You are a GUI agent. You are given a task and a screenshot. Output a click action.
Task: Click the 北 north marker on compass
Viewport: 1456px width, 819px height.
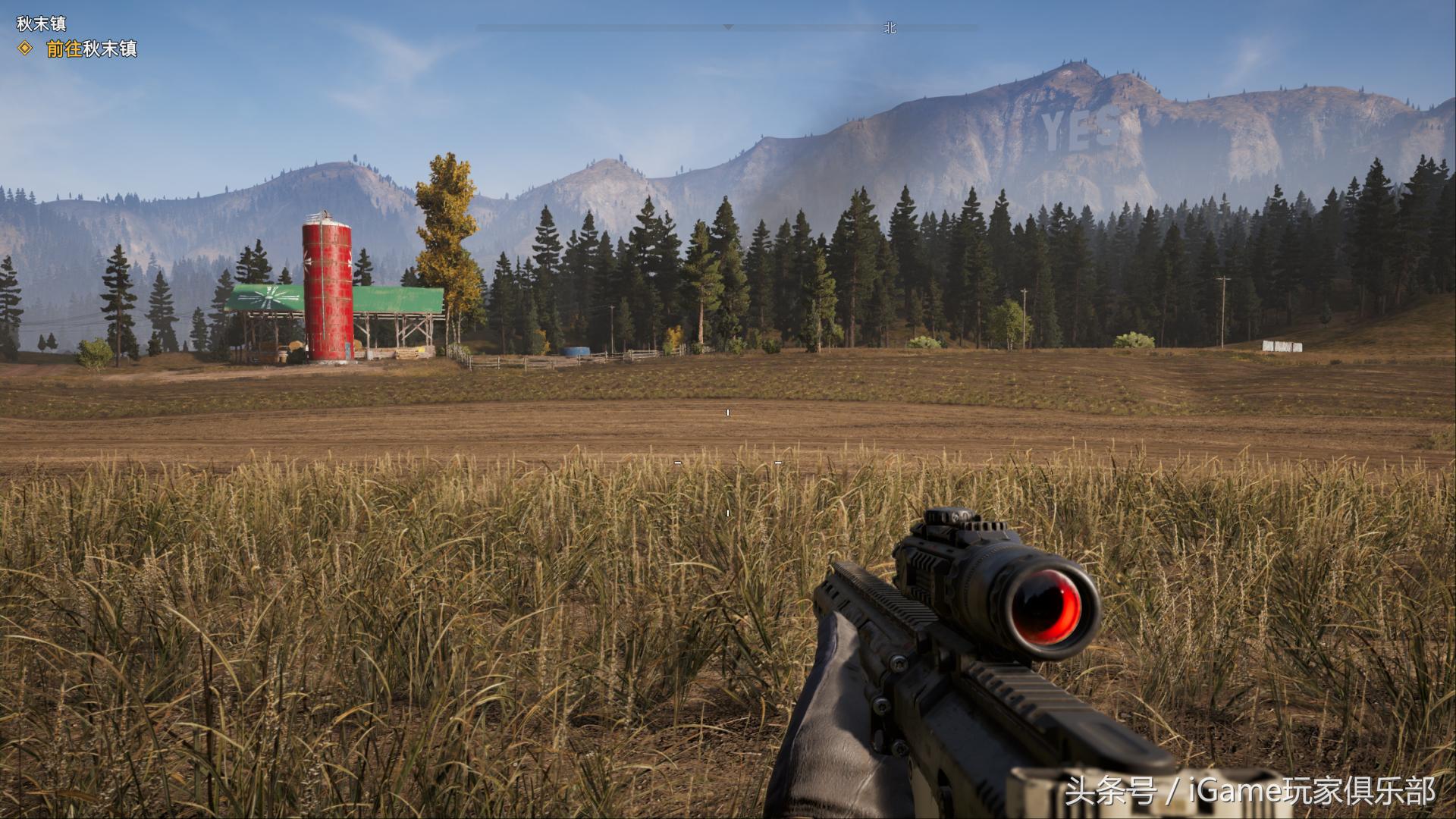890,28
